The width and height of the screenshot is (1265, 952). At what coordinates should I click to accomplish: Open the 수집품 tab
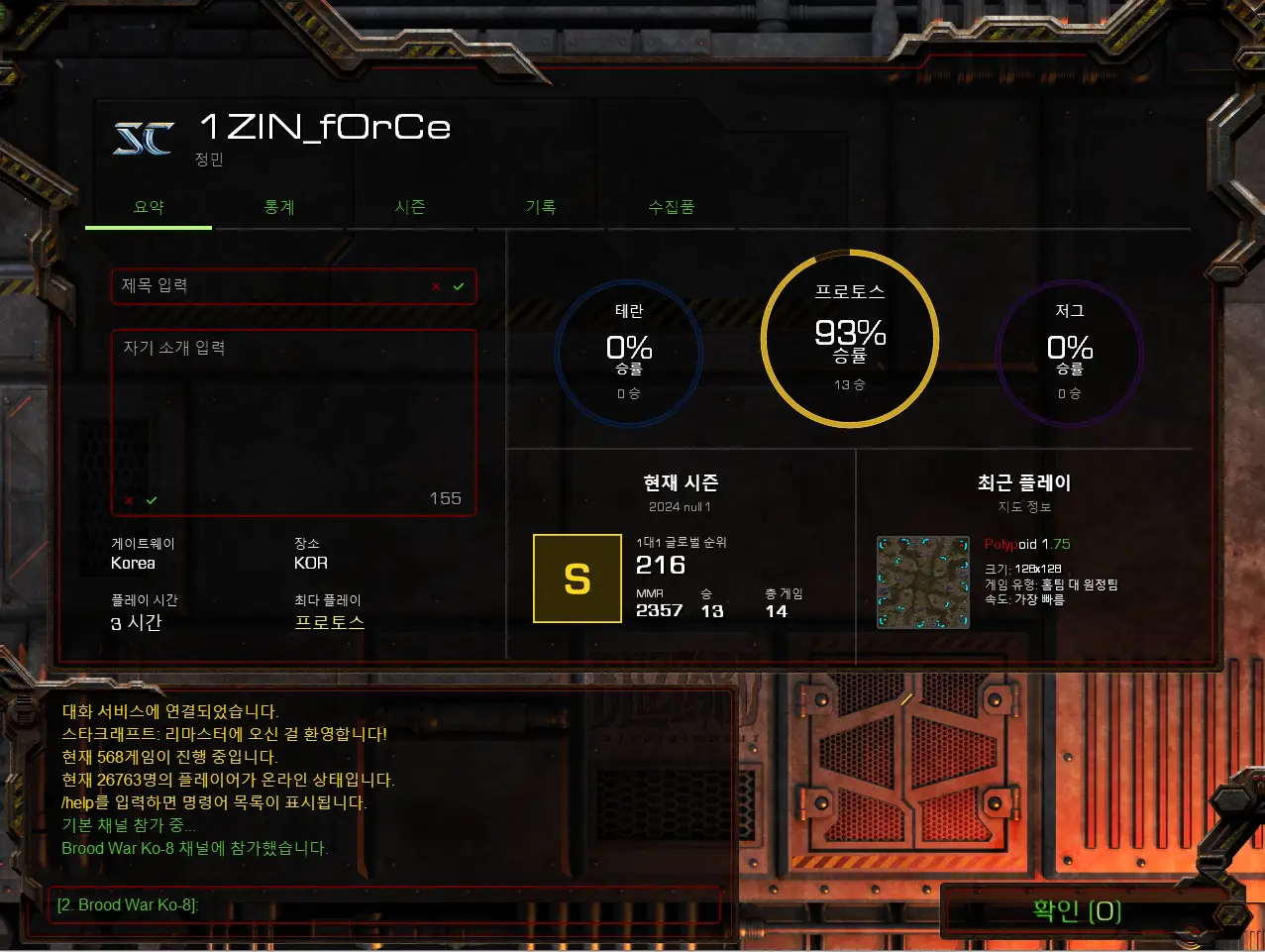(x=672, y=207)
